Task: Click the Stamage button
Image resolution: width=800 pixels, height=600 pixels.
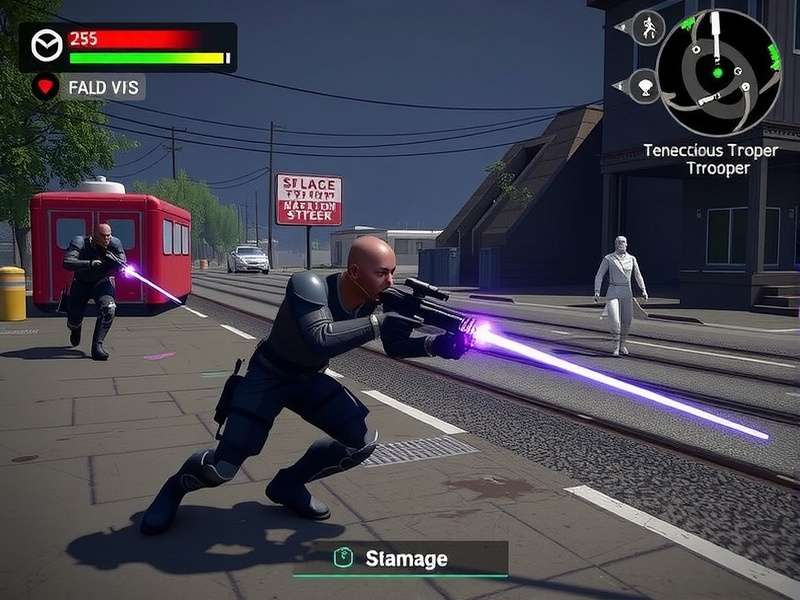Action: coord(400,558)
